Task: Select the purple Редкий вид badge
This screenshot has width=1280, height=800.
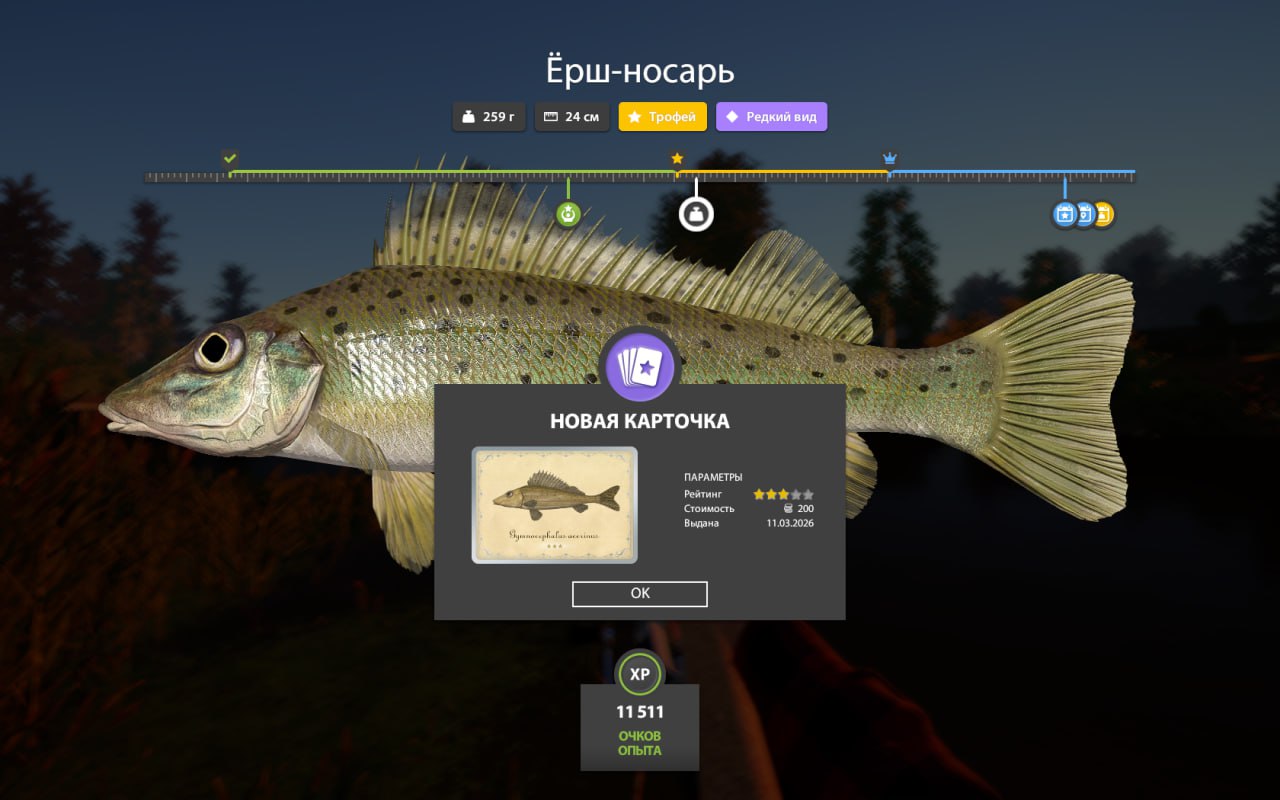Action: click(x=771, y=117)
